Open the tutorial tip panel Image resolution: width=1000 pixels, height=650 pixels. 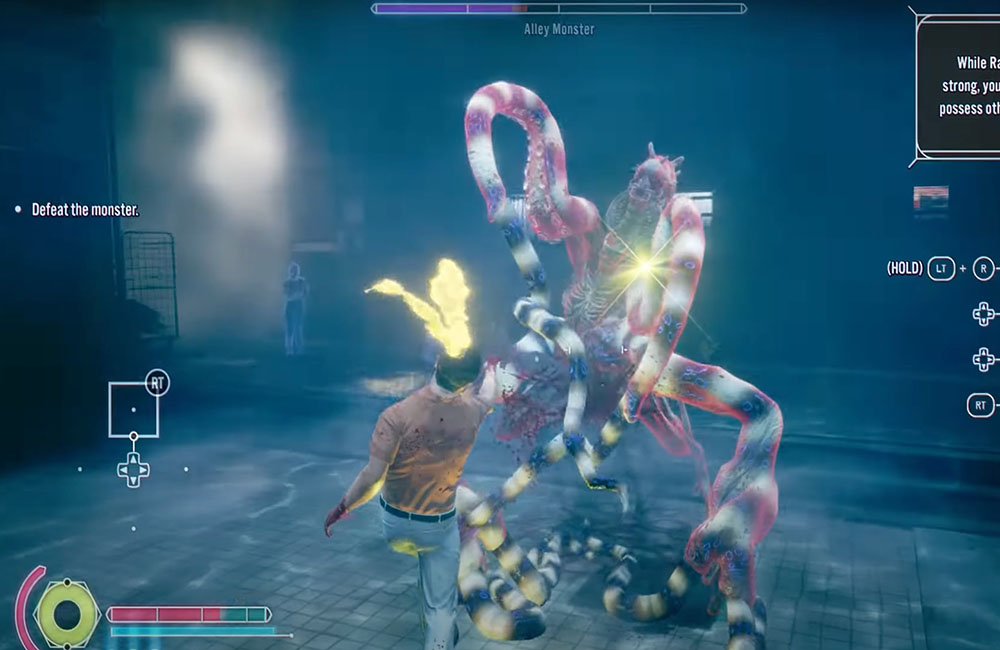[x=960, y=85]
